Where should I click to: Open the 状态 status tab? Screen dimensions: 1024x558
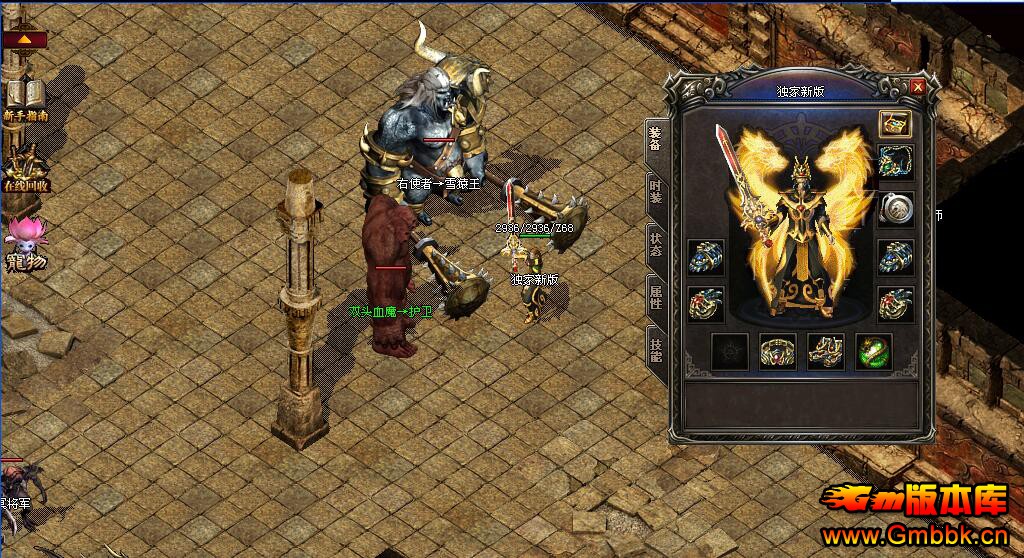[656, 245]
